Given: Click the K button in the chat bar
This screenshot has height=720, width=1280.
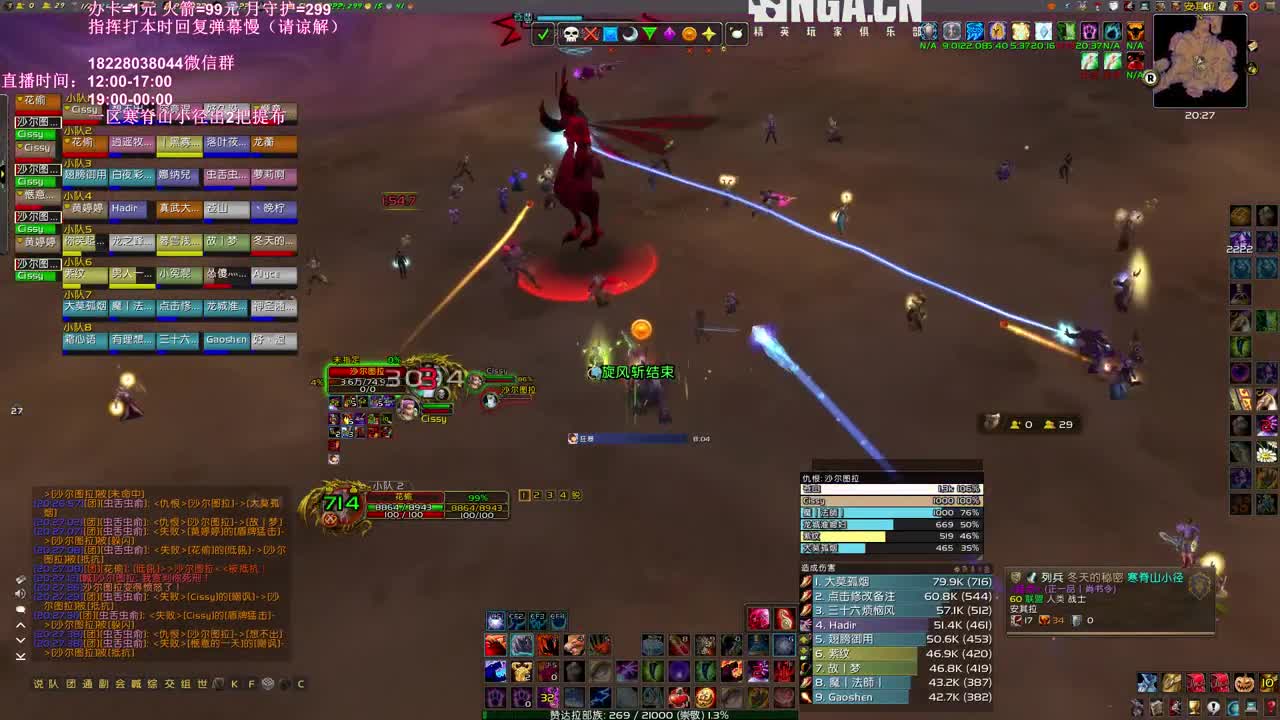Looking at the screenshot, I should click(x=234, y=684).
